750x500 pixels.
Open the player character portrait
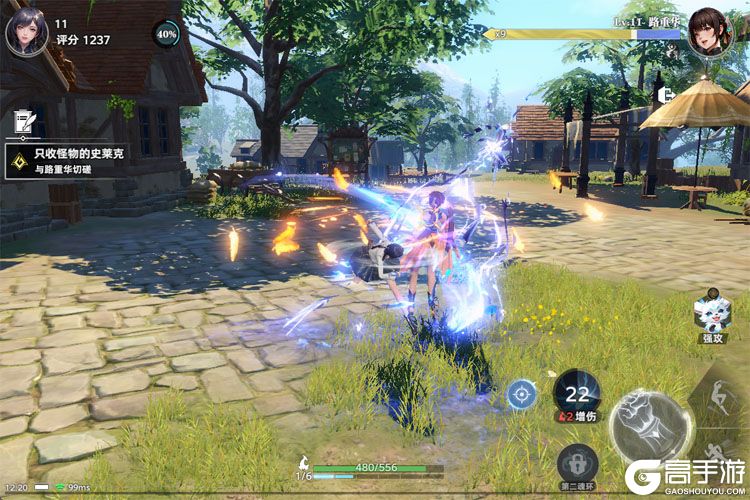click(x=27, y=31)
